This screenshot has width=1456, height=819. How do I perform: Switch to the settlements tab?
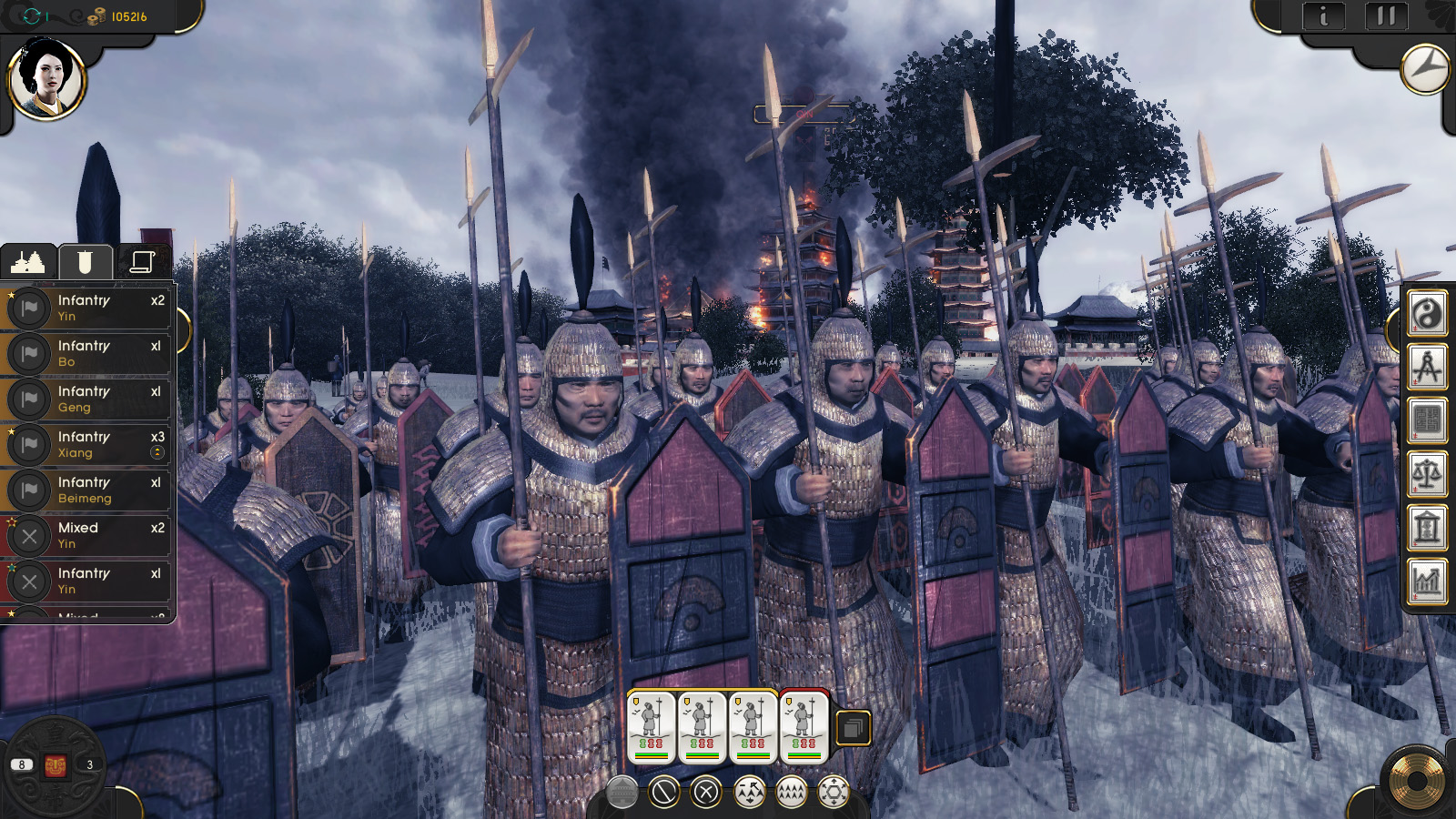(x=27, y=261)
